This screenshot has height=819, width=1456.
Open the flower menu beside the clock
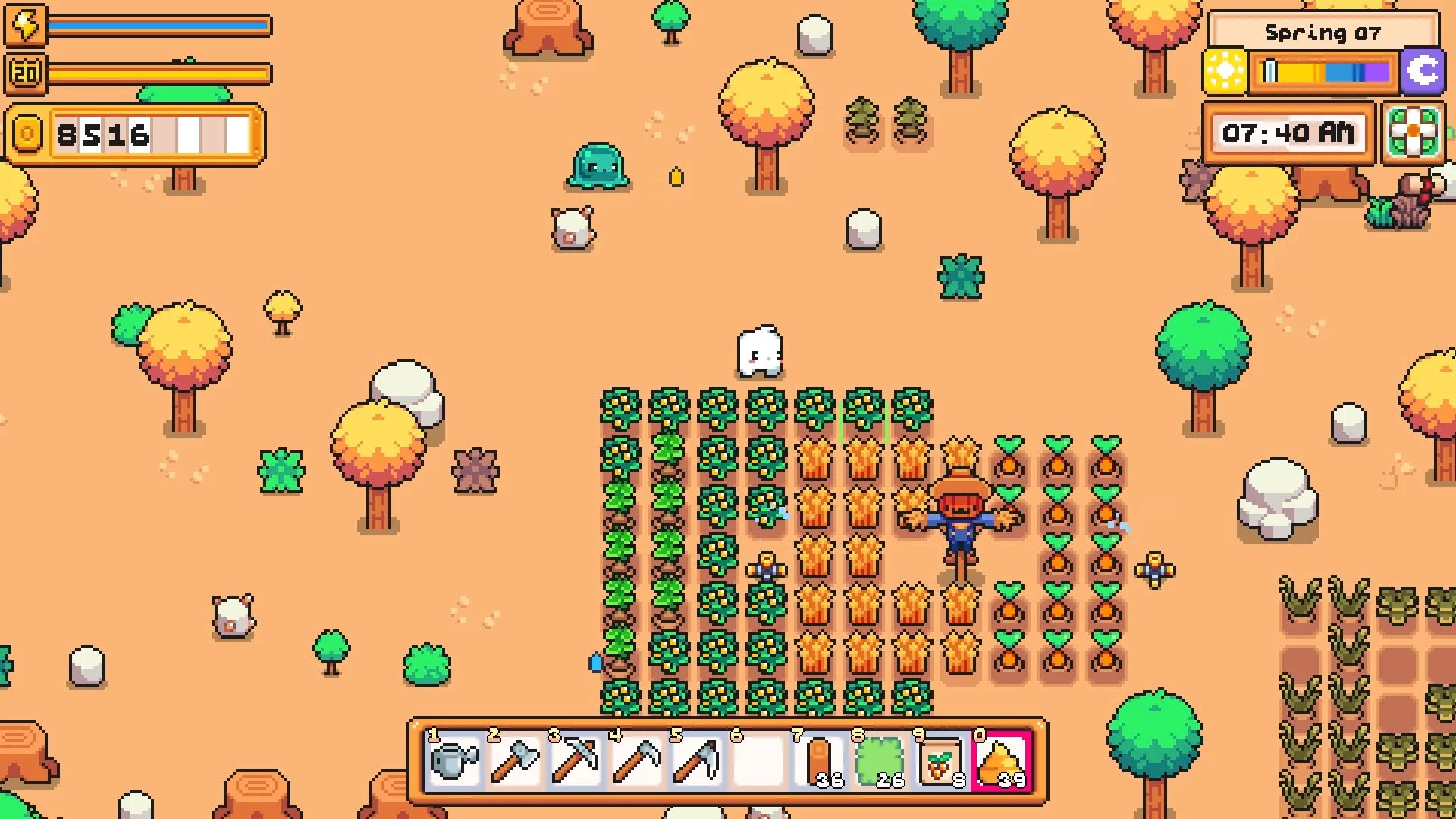[x=1414, y=133]
